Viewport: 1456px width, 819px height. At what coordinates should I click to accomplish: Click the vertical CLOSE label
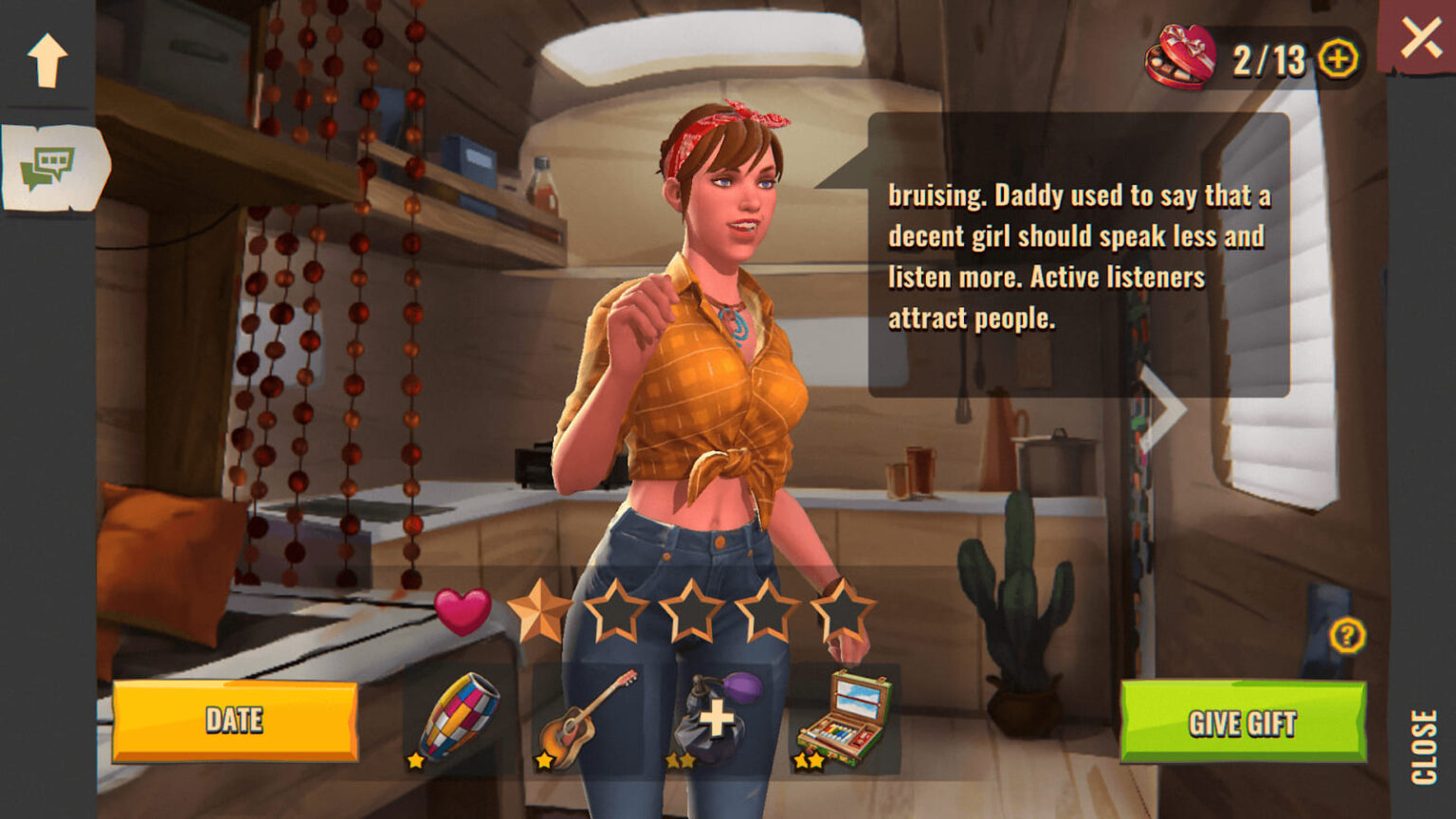tap(1424, 747)
